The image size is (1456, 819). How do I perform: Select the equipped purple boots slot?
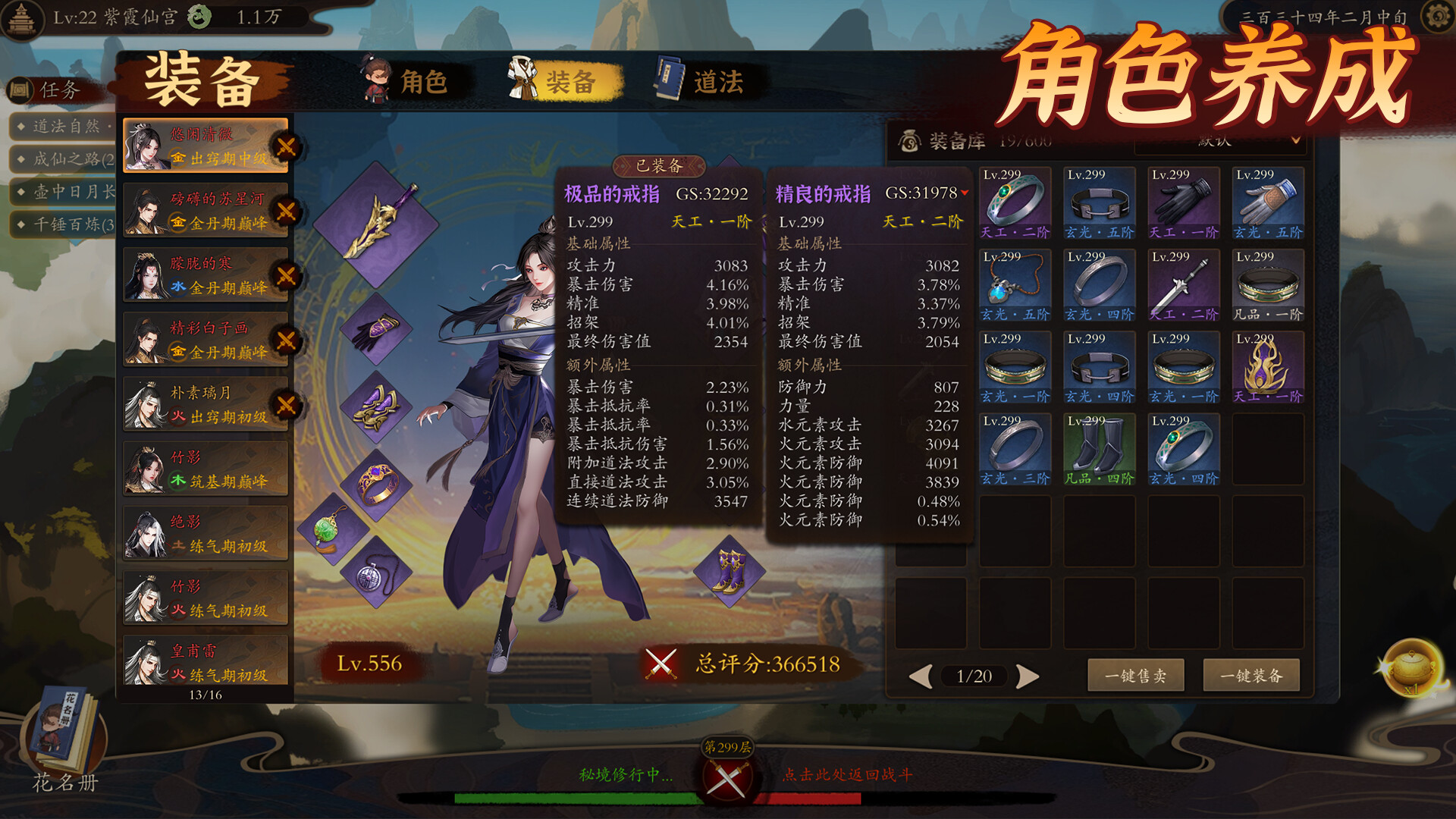coord(729,571)
